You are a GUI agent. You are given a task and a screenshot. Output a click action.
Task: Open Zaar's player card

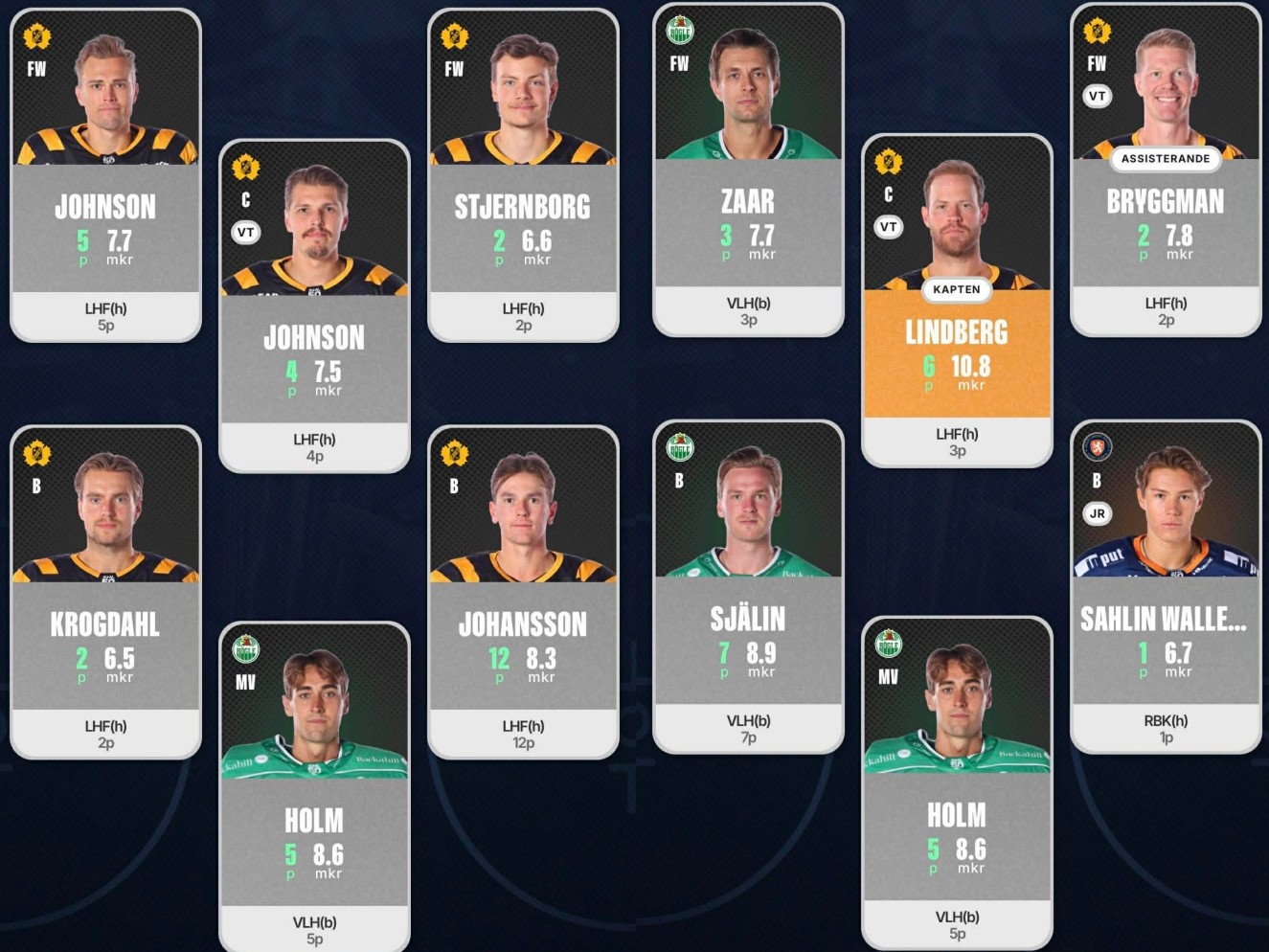coord(748,171)
